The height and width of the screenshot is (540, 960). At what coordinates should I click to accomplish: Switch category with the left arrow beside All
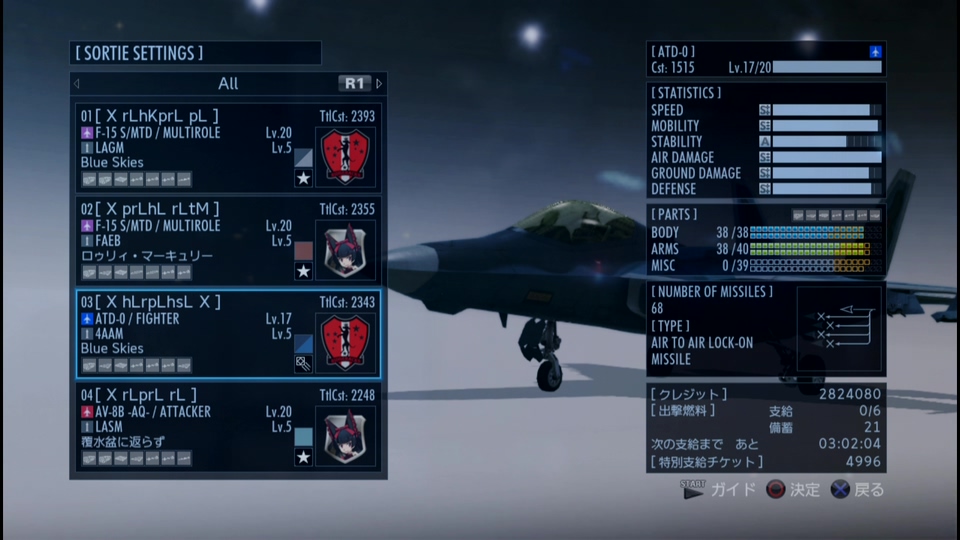77,83
